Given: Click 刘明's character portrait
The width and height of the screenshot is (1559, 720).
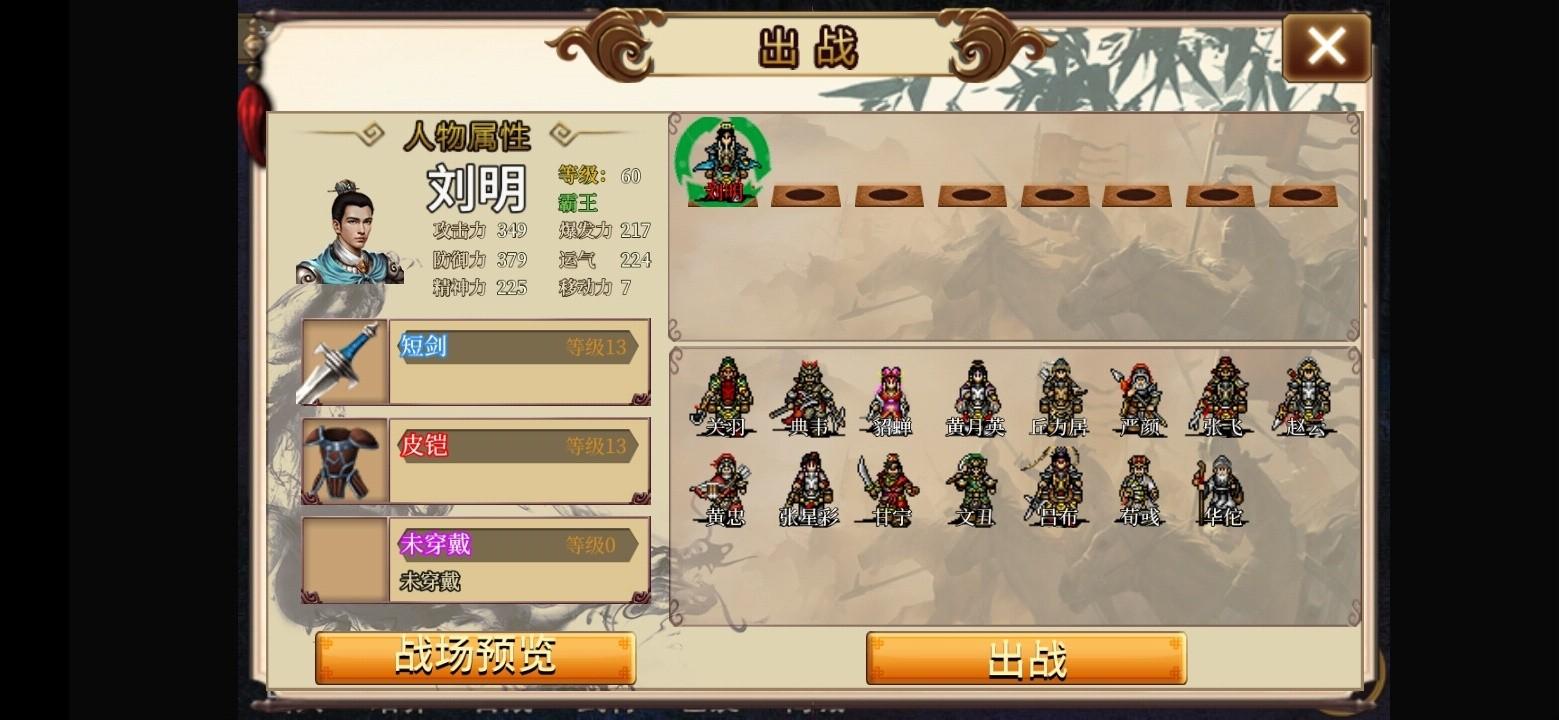Looking at the screenshot, I should point(348,230).
